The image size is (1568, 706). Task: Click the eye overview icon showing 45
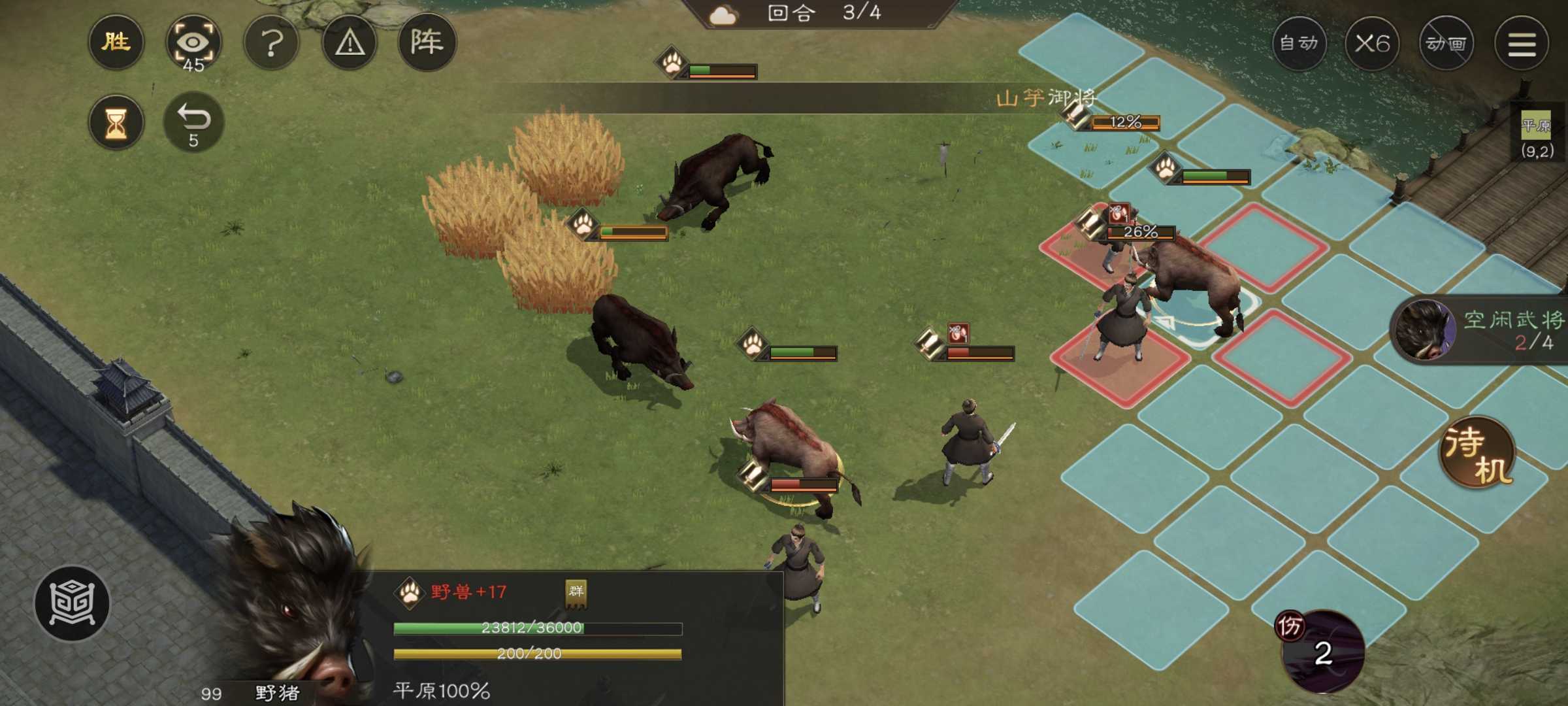(x=195, y=42)
